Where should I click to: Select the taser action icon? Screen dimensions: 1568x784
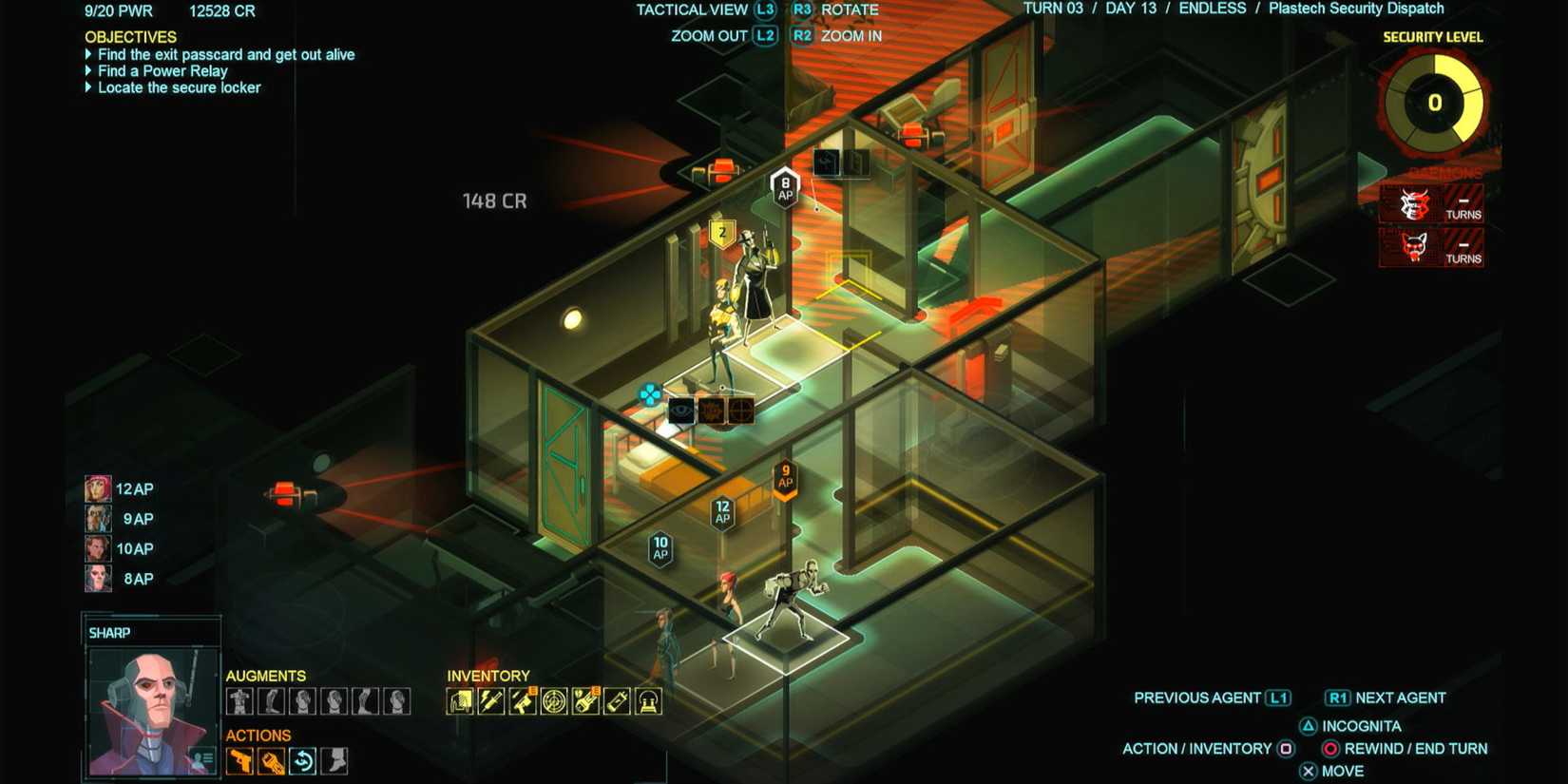click(270, 761)
